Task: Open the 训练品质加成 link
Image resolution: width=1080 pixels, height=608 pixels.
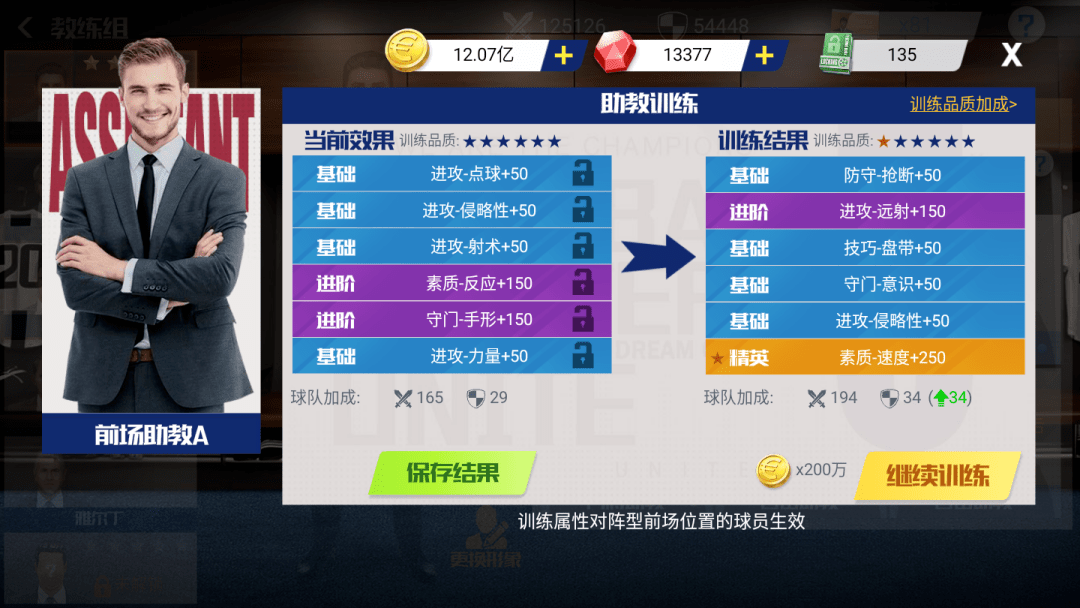Action: pos(963,104)
